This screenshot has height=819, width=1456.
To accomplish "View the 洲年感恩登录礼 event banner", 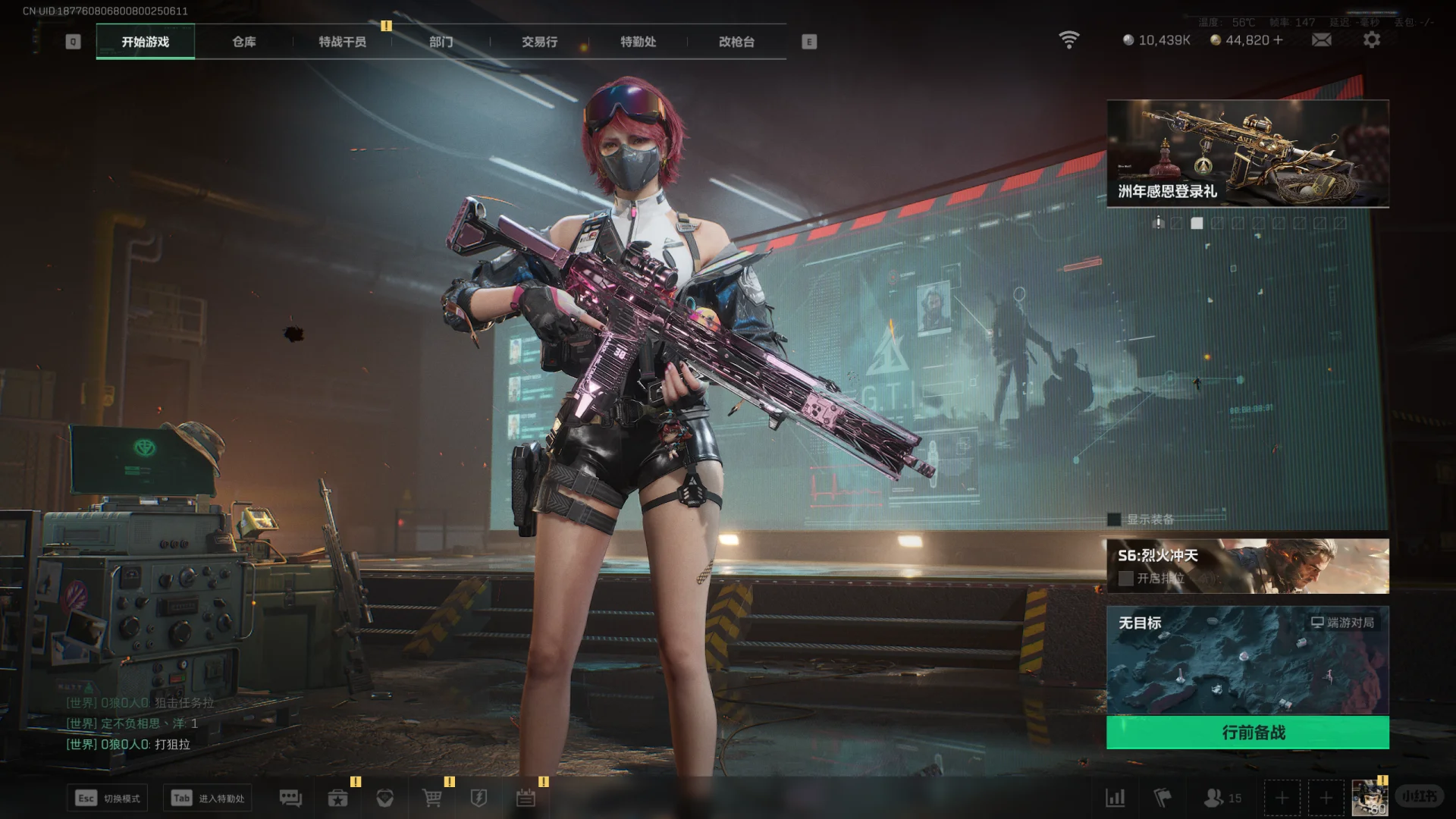I will click(1247, 153).
